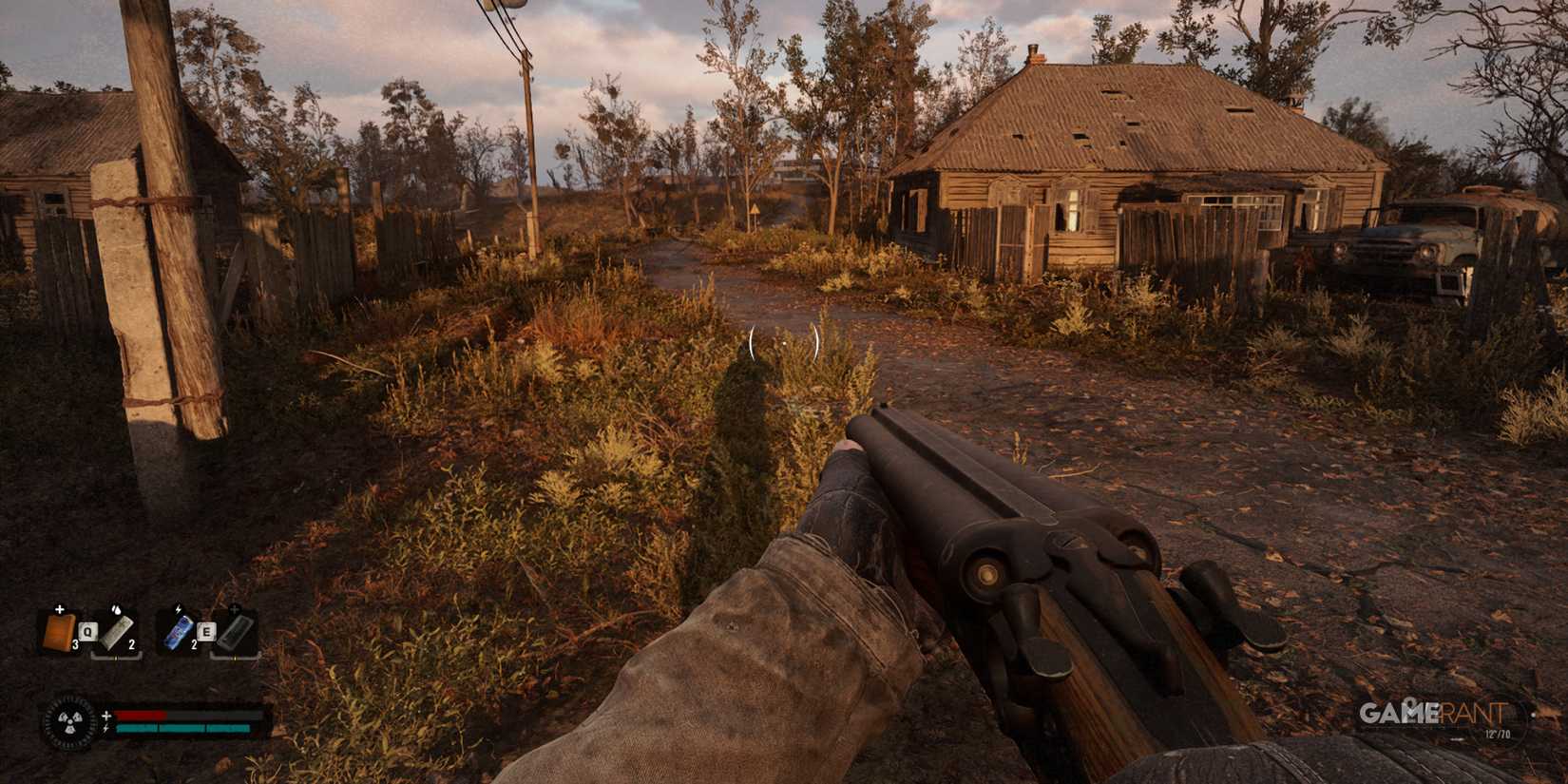Click the stamina lightning icon beside the teal bar
The width and height of the screenshot is (1568, 784).
tap(105, 728)
